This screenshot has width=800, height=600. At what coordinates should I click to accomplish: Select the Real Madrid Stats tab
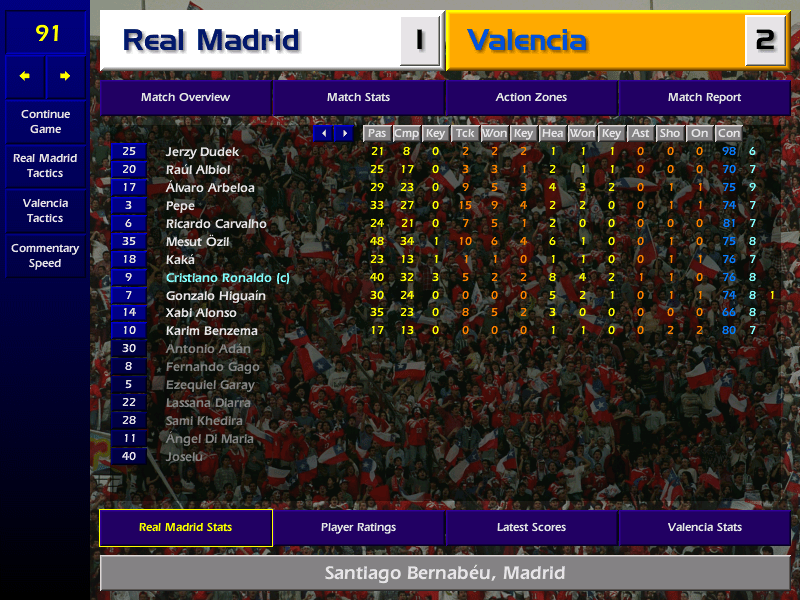click(x=185, y=528)
